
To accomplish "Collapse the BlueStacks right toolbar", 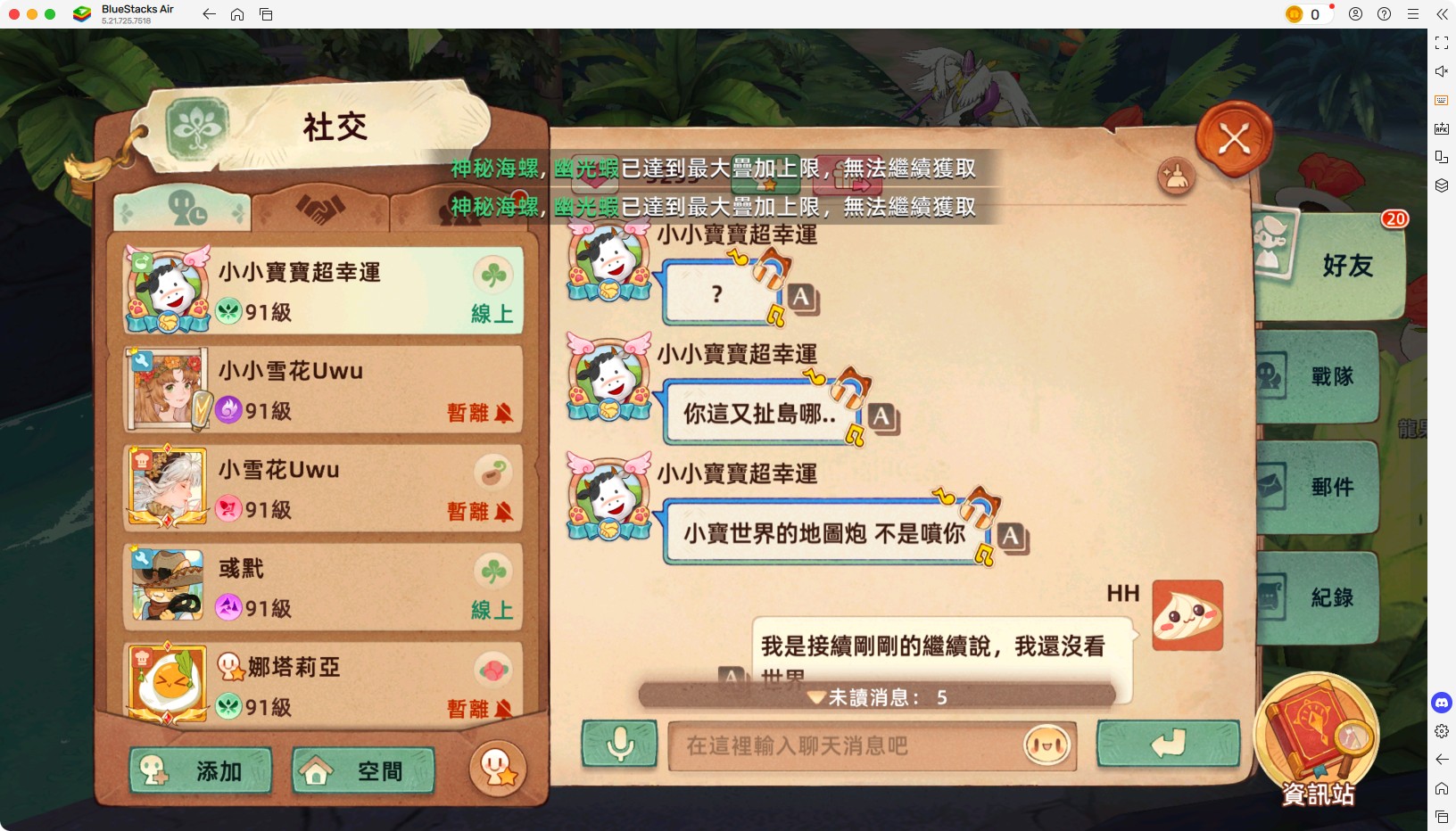I will pos(1443,14).
